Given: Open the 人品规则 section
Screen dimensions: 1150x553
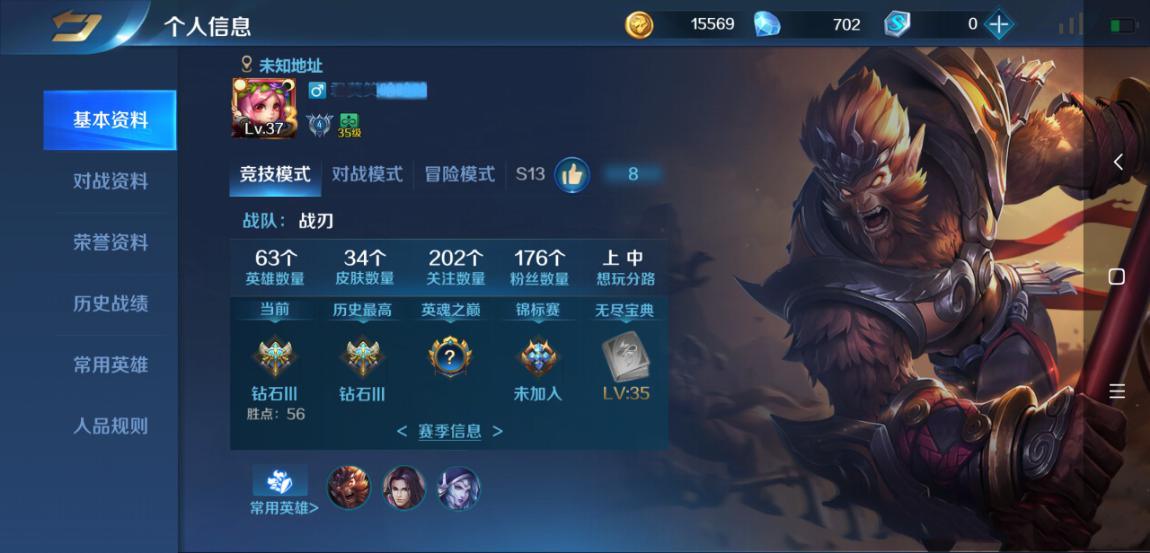Looking at the screenshot, I should pyautogui.click(x=110, y=425).
